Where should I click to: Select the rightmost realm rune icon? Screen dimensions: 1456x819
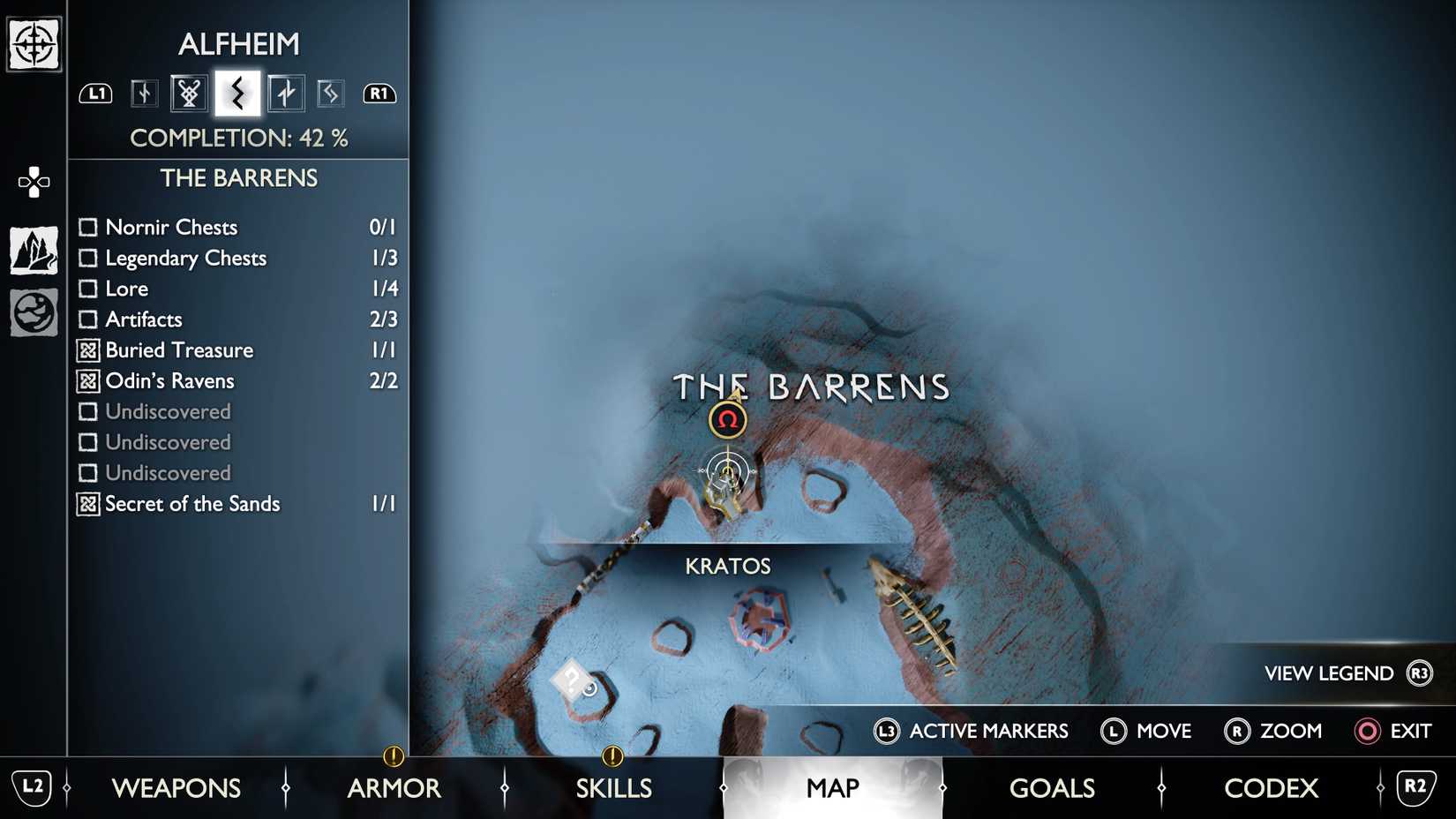click(x=331, y=92)
